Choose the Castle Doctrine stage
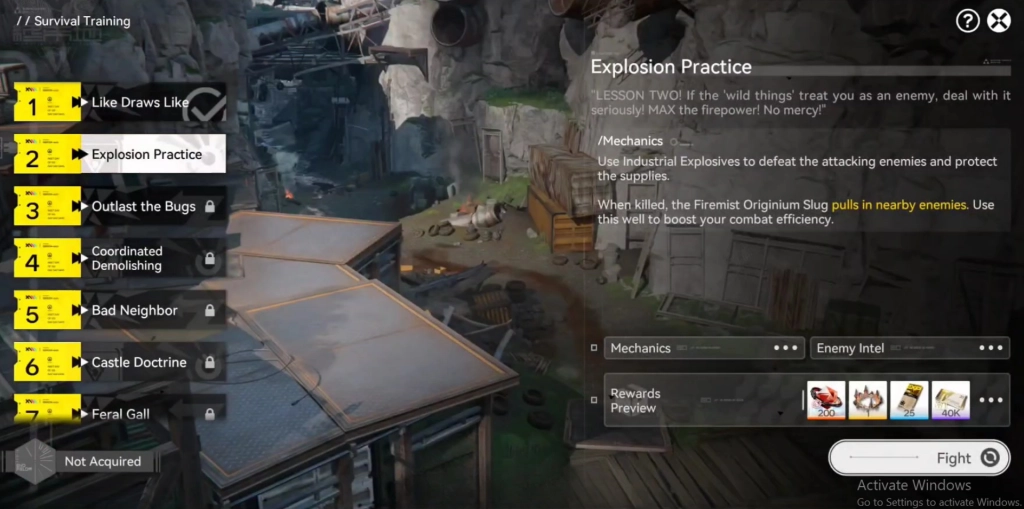Viewport: 1024px width, 509px height. point(138,362)
